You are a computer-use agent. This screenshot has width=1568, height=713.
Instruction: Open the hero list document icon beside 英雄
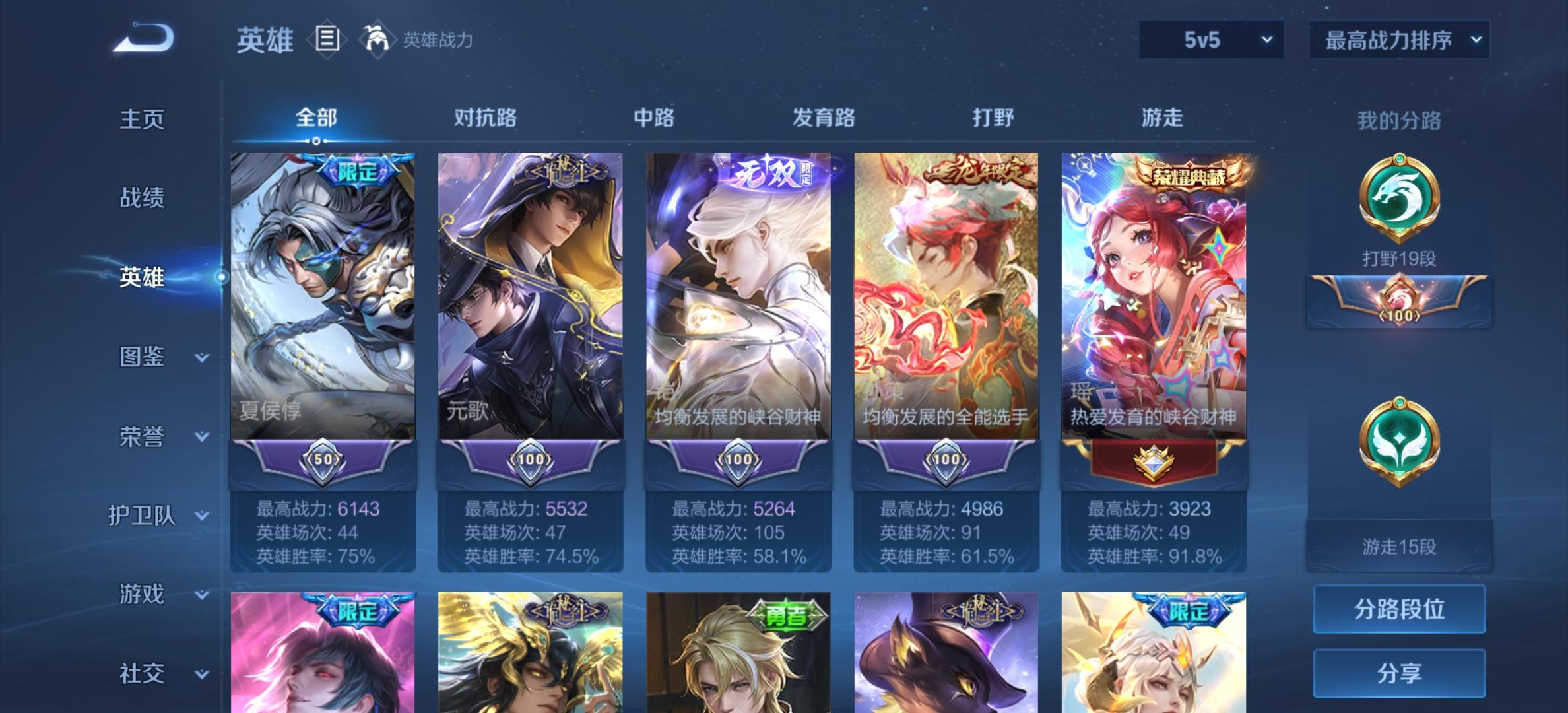327,41
